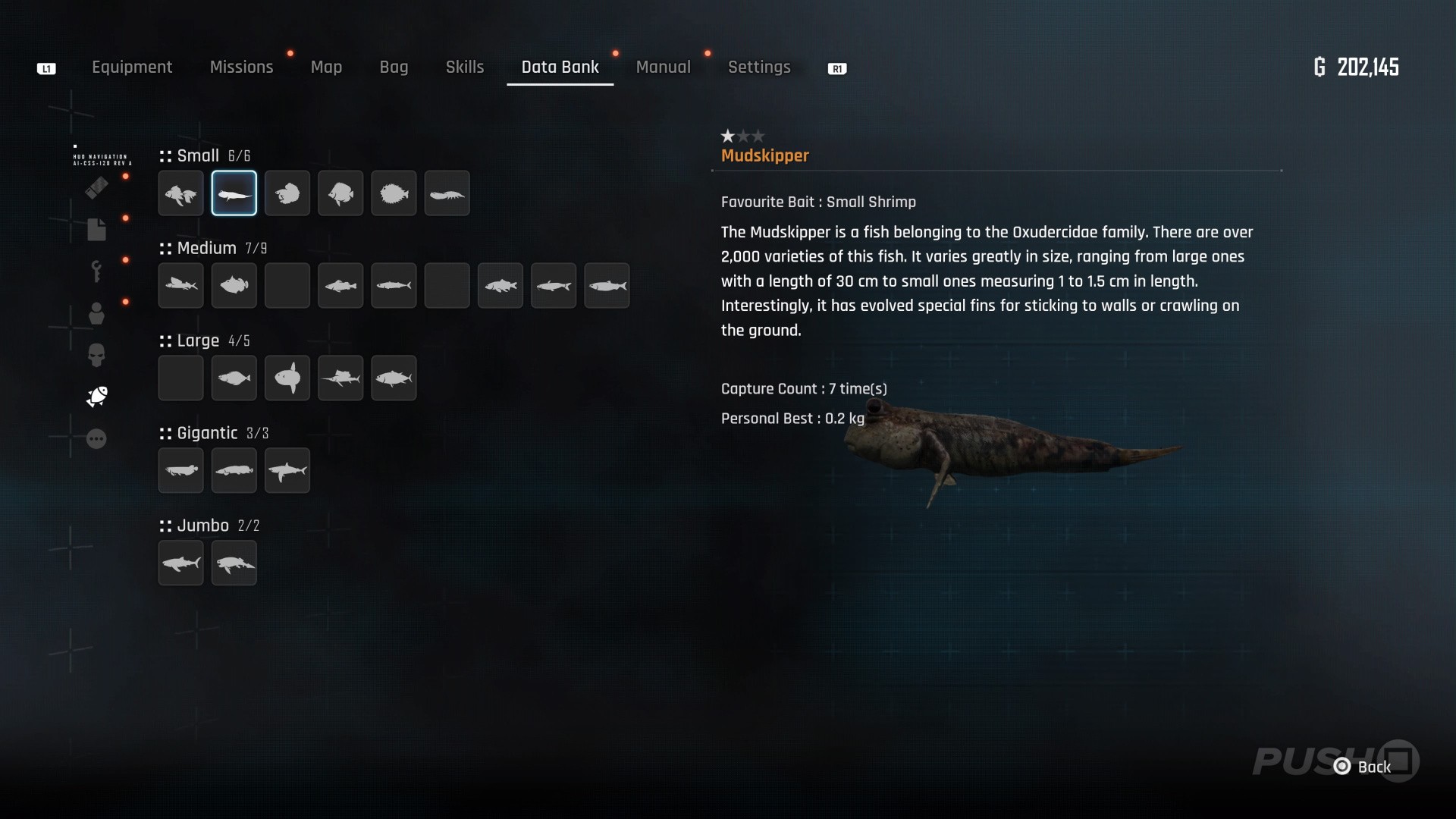Image resolution: width=1456 pixels, height=819 pixels.
Task: View the ocean sunfish entry in Large
Action: pyautogui.click(x=287, y=378)
